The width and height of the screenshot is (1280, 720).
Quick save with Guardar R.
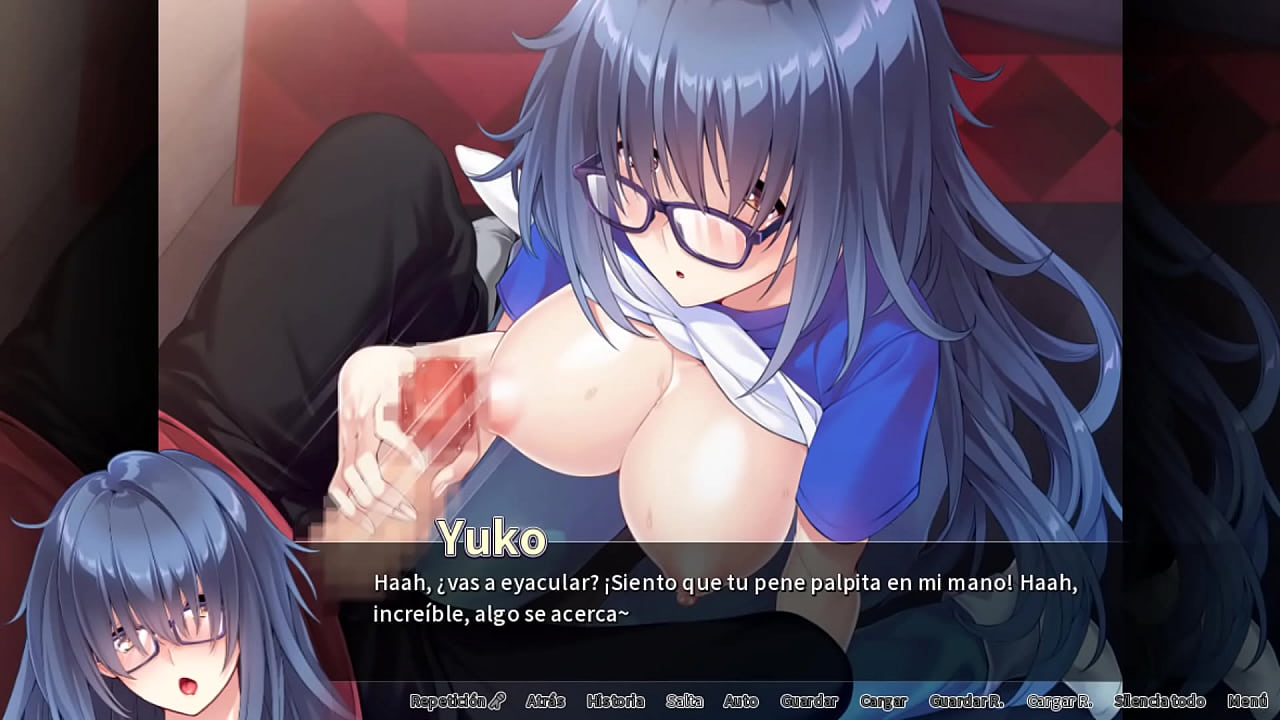point(966,701)
